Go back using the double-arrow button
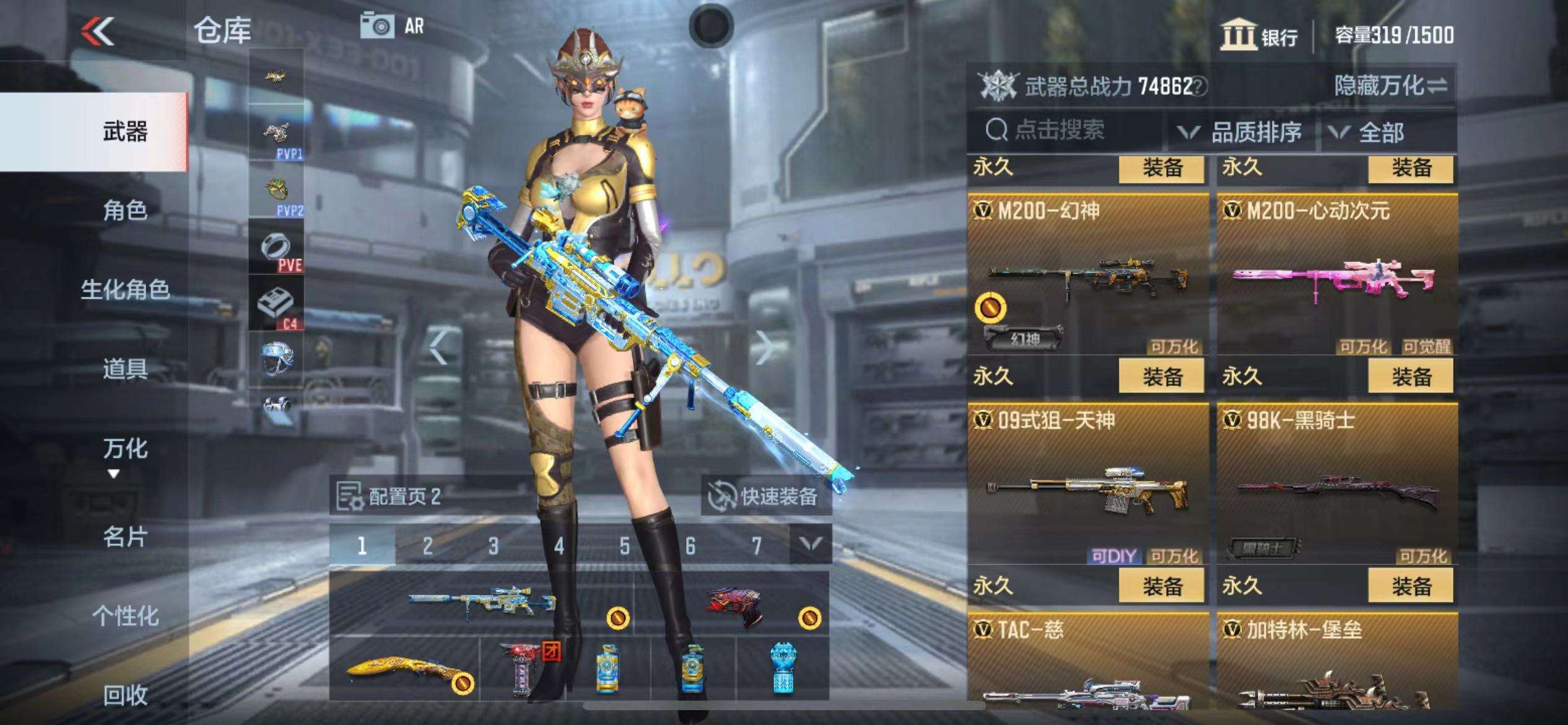Viewport: 1568px width, 725px height. click(98, 31)
